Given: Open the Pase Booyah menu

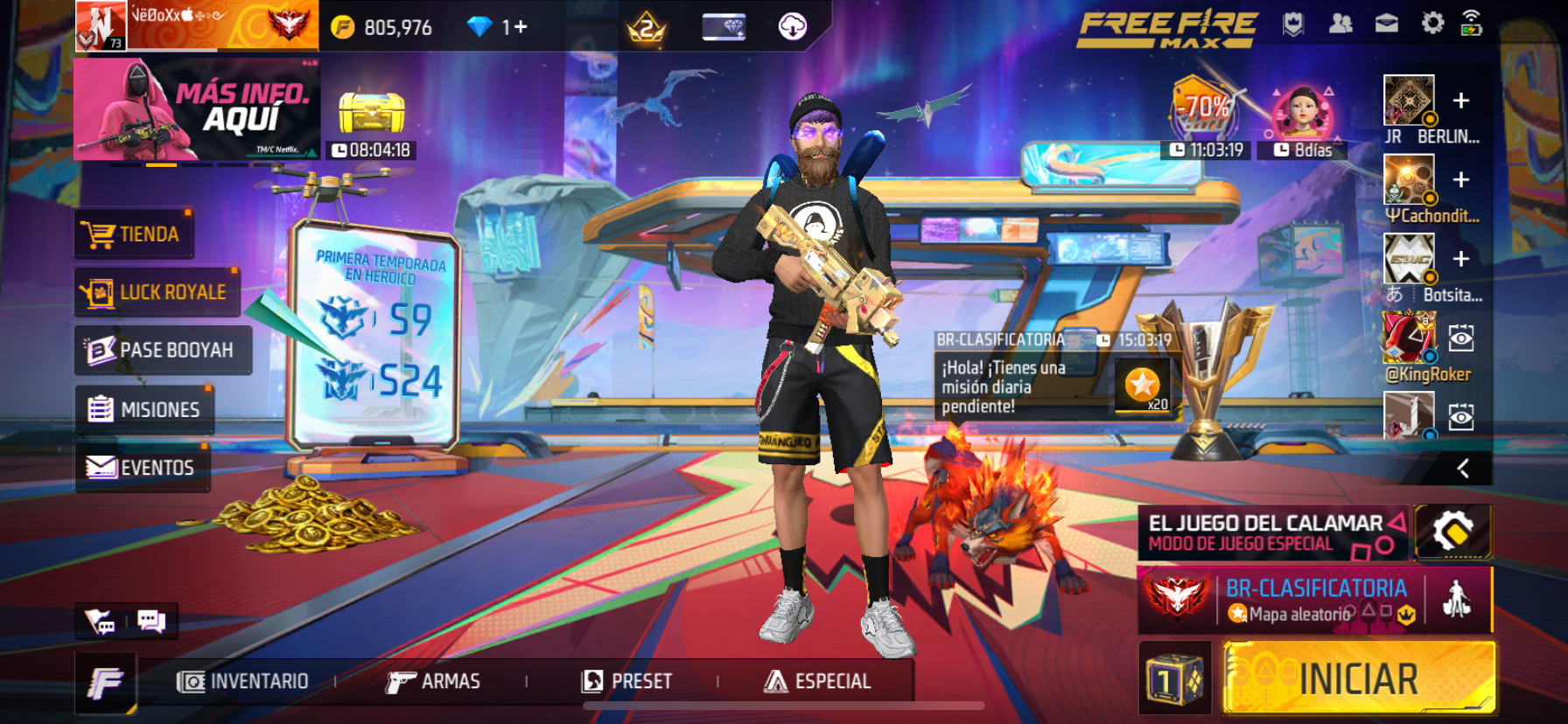Looking at the screenshot, I should (162, 351).
